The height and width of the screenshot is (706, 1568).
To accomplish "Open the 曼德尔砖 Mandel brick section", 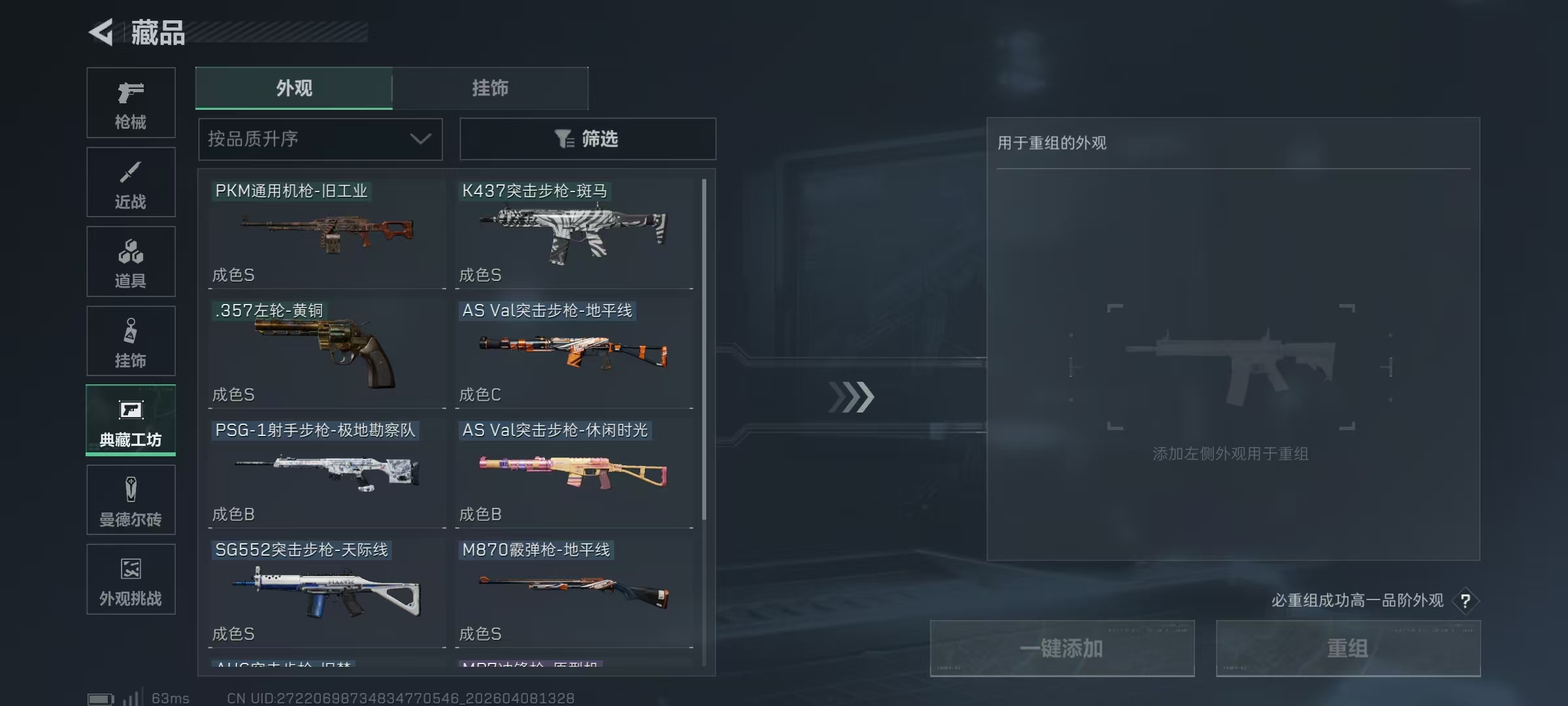I will coord(131,499).
